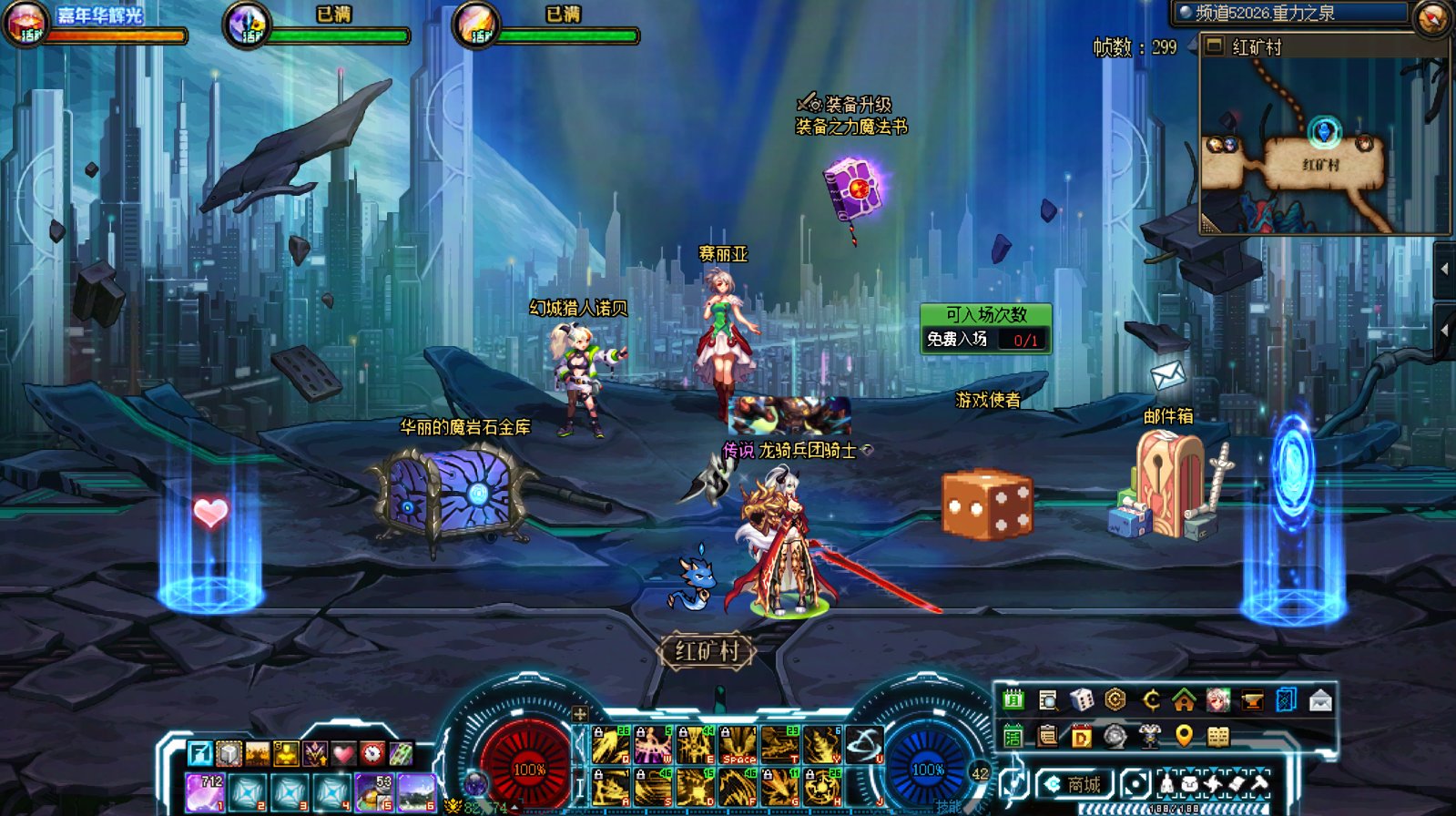Click the 嘉年华辉光 portrait icon
The height and width of the screenshot is (816, 1456).
click(25, 25)
